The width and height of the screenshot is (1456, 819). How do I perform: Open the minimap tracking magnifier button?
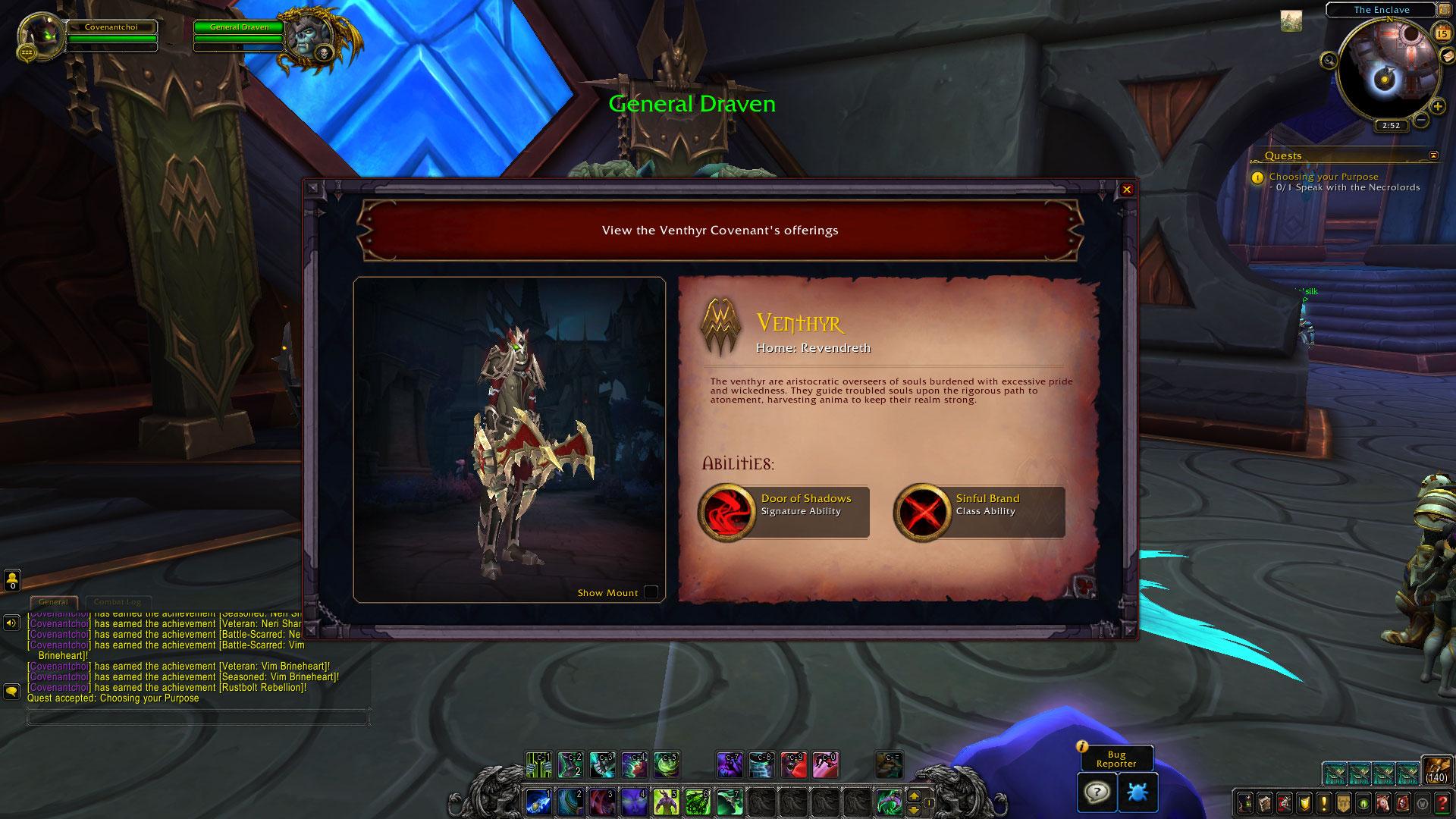(1329, 60)
